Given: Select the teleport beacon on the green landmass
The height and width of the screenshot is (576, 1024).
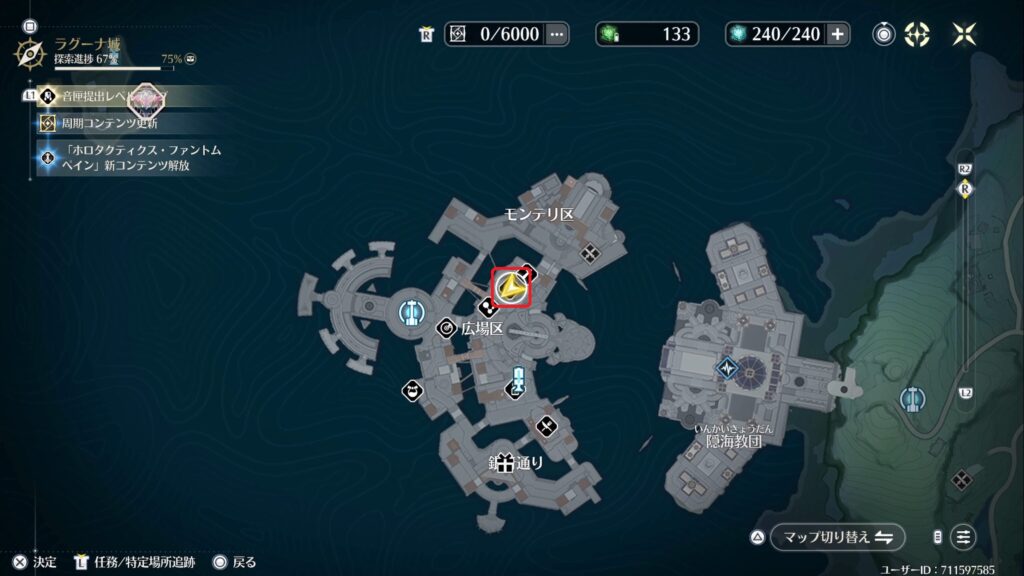Looking at the screenshot, I should 911,399.
